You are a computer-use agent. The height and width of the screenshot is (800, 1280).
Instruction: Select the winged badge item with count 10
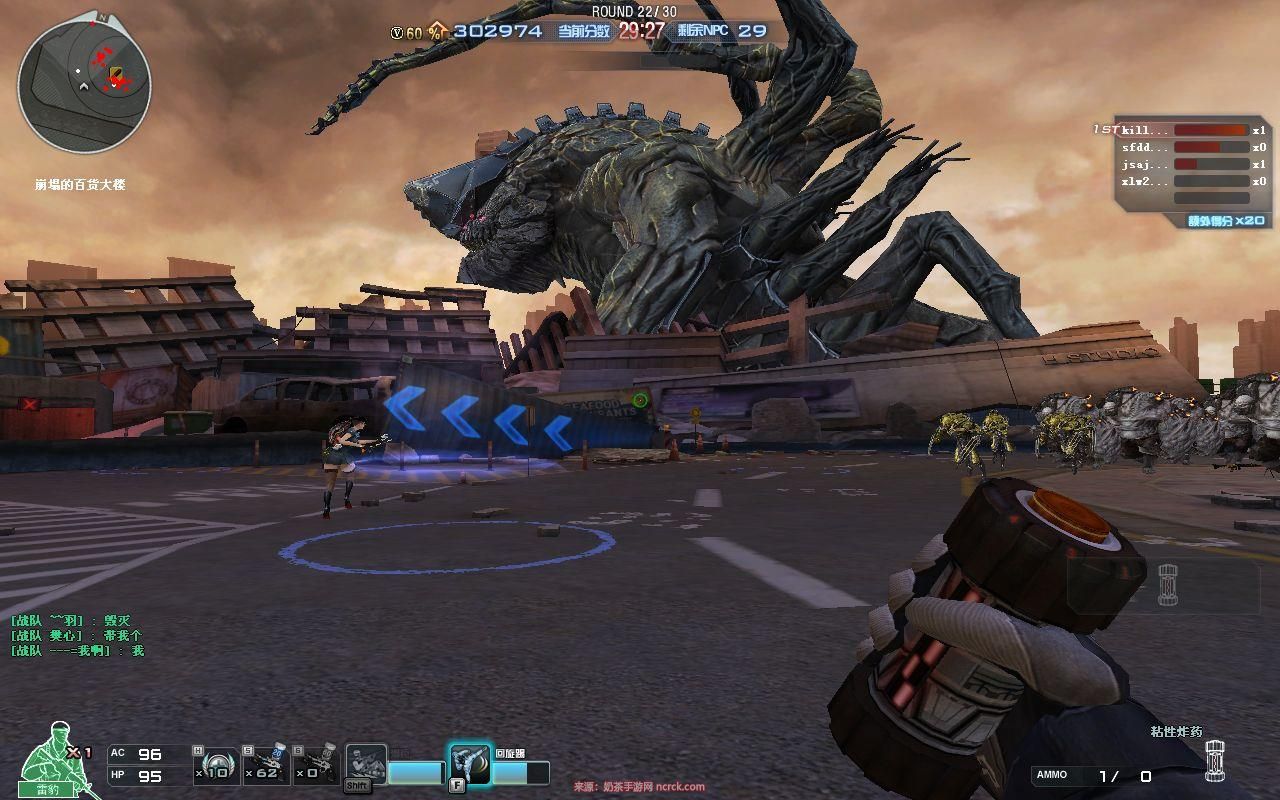215,765
